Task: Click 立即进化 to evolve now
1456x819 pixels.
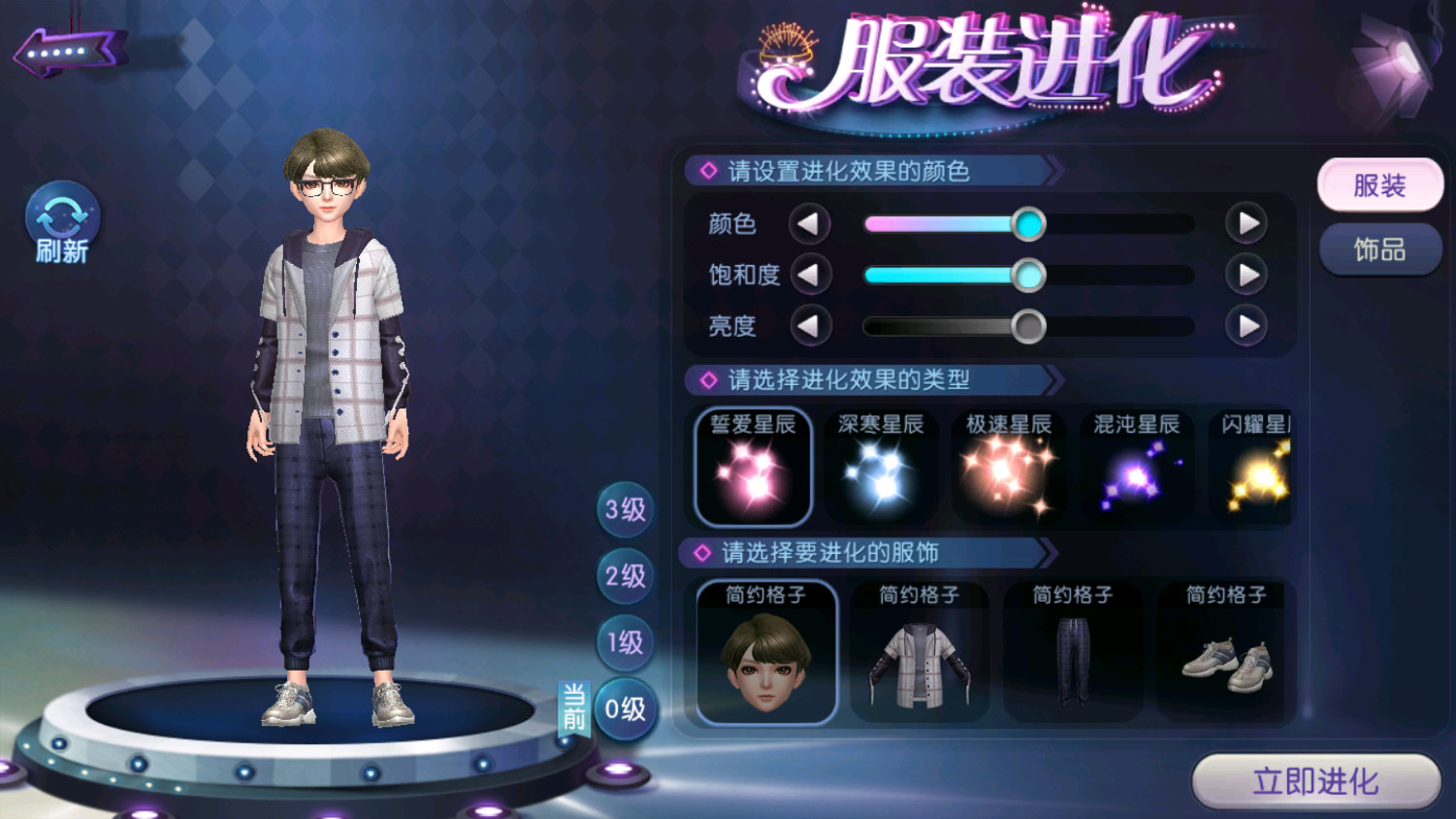Action: tap(1315, 781)
